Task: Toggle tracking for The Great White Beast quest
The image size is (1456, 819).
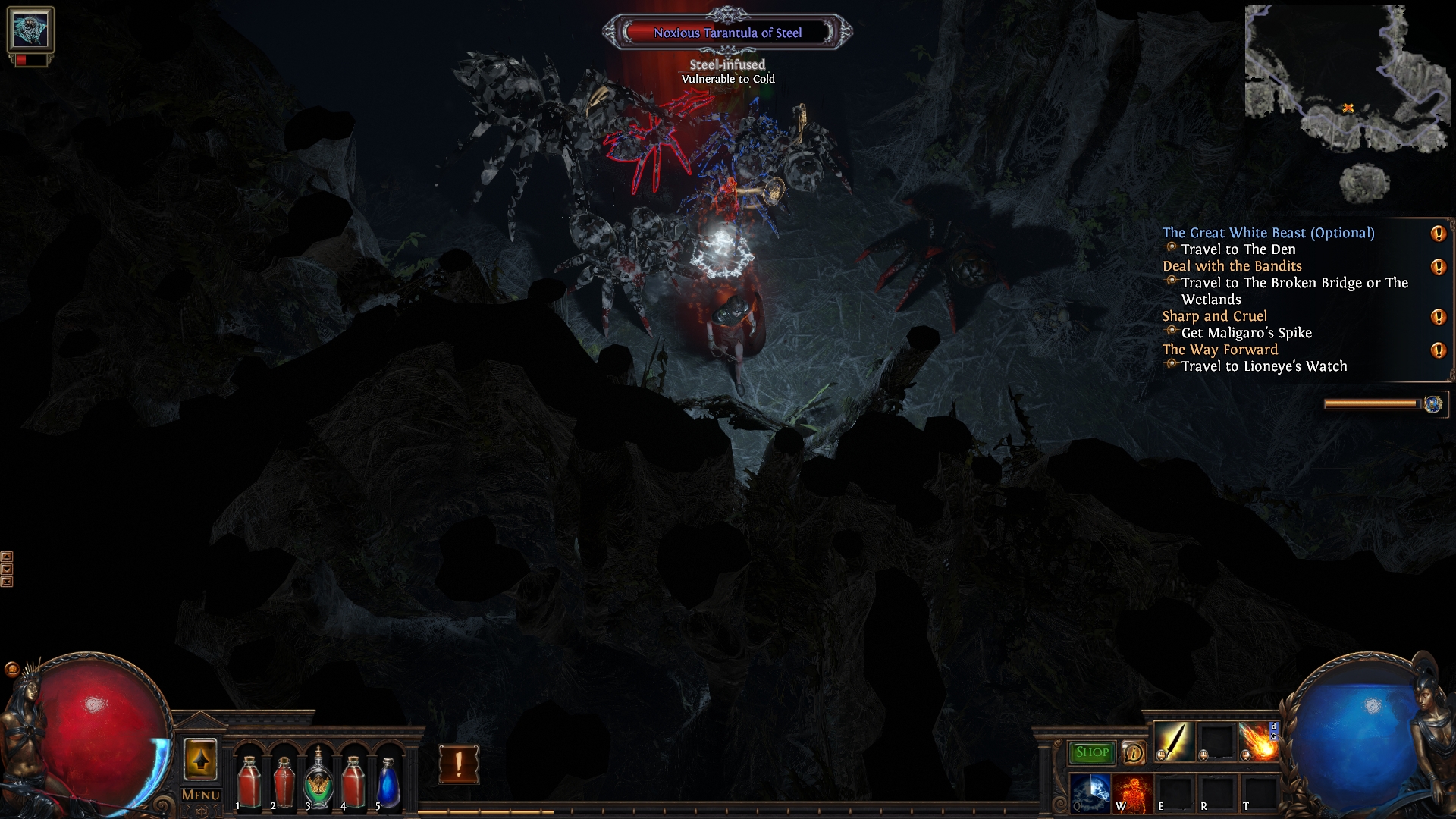Action: point(1438,234)
